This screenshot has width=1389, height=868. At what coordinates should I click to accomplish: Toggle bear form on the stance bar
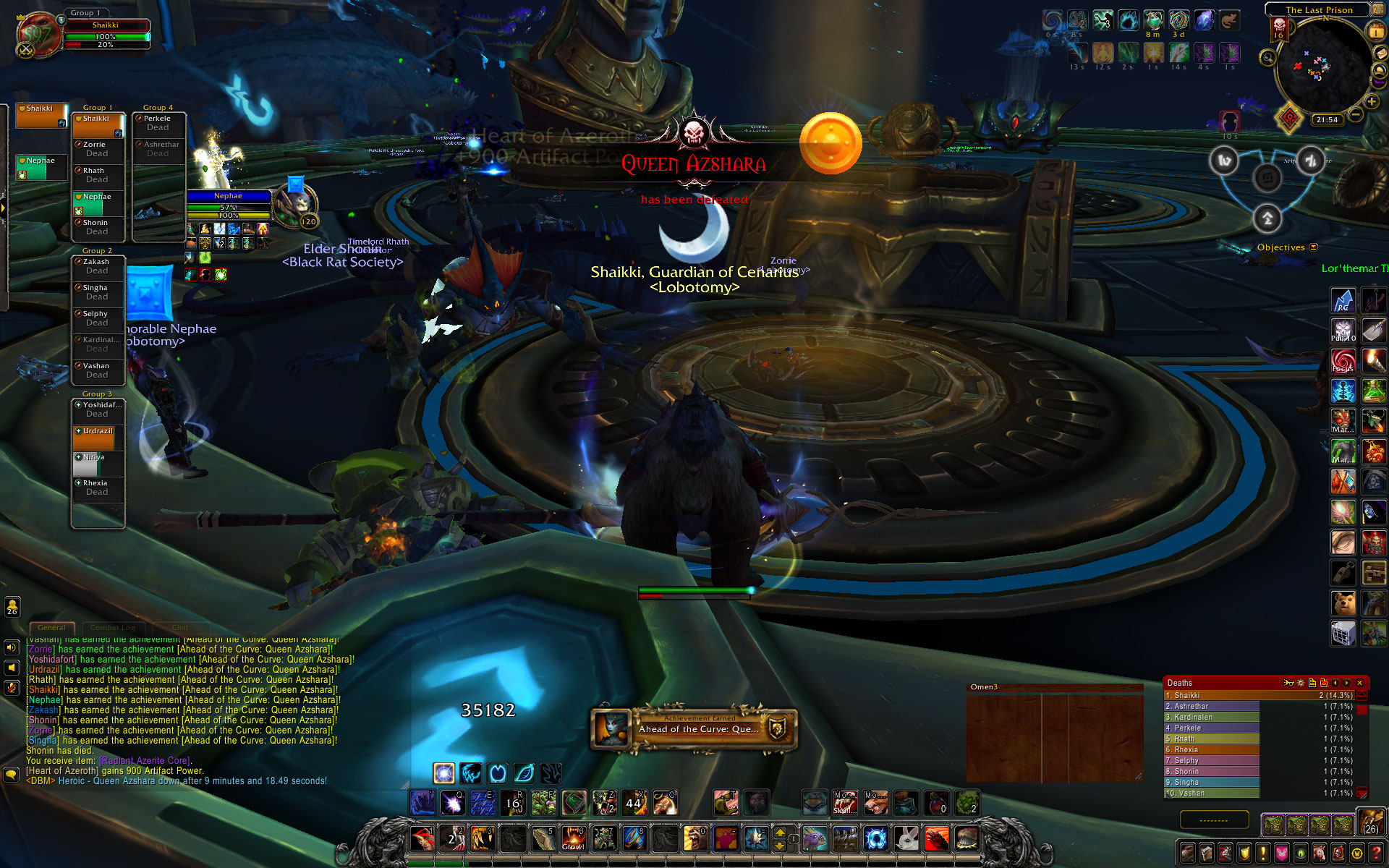496,773
